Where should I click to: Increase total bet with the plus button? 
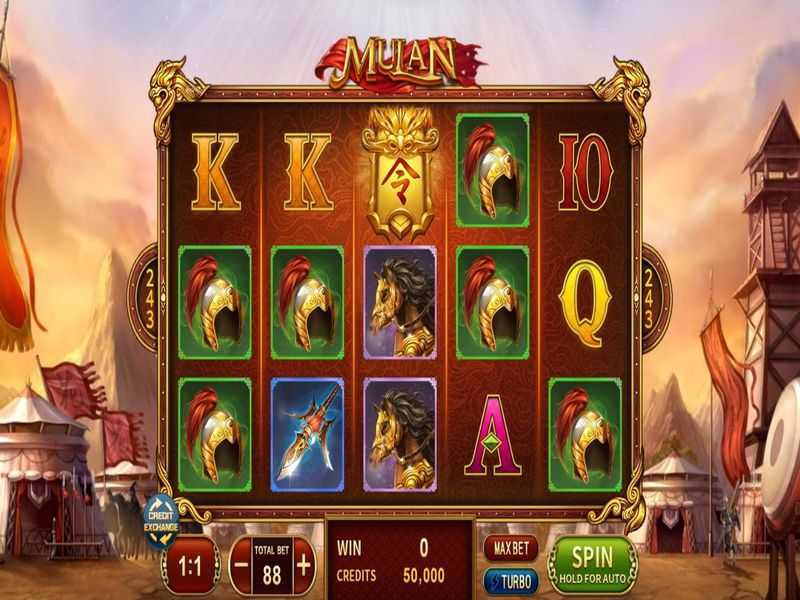pos(303,564)
